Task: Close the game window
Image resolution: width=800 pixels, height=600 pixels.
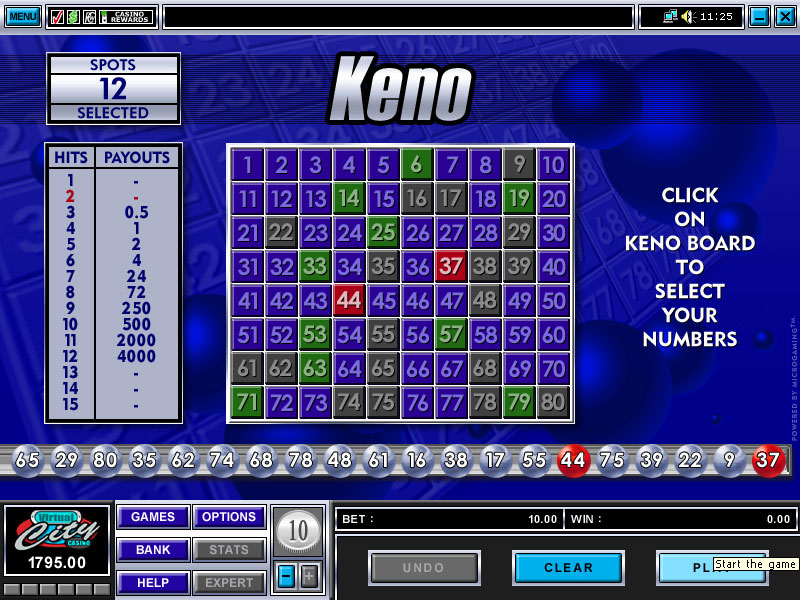Action: click(x=783, y=16)
